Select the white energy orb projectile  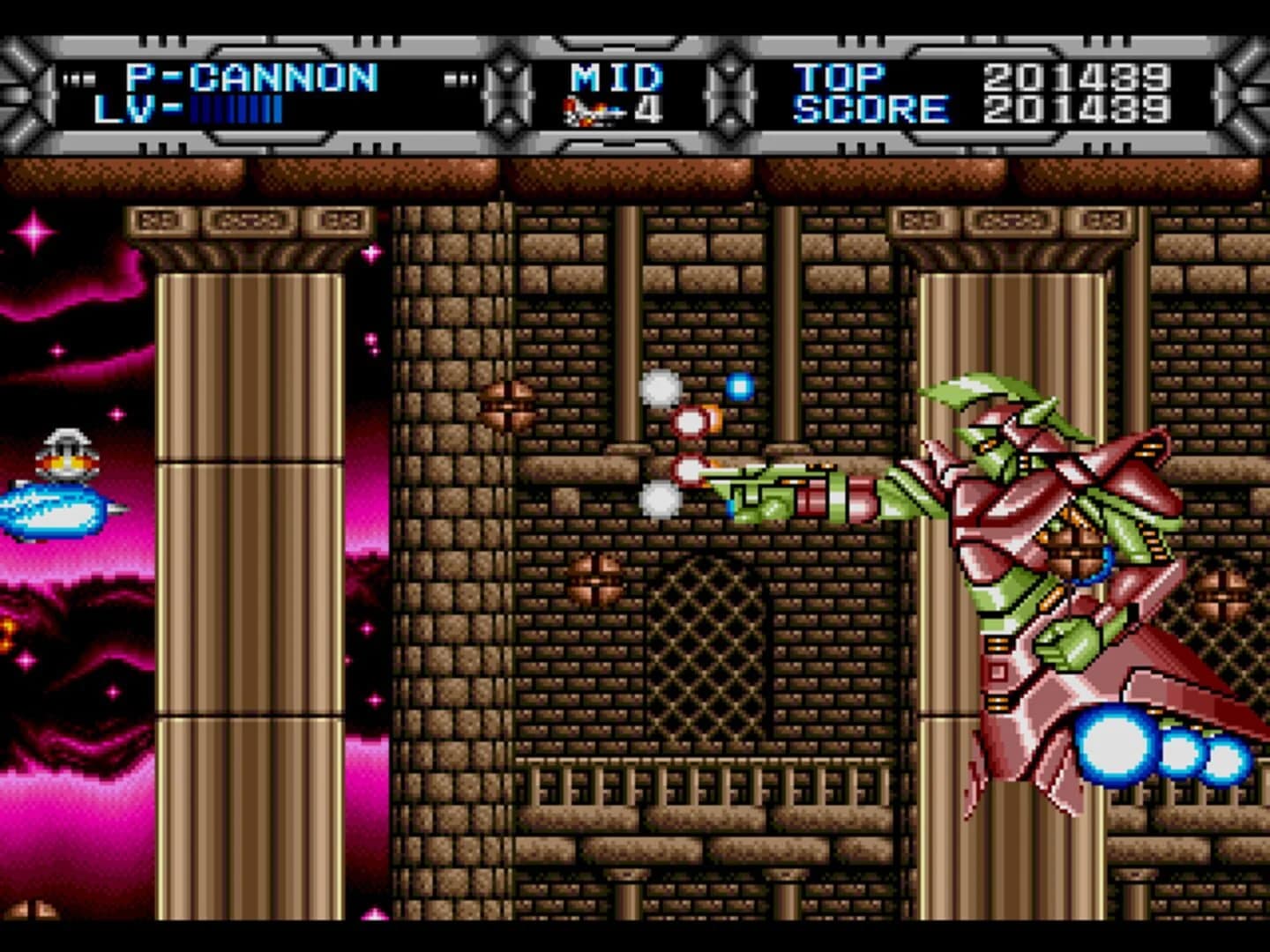[x=661, y=388]
